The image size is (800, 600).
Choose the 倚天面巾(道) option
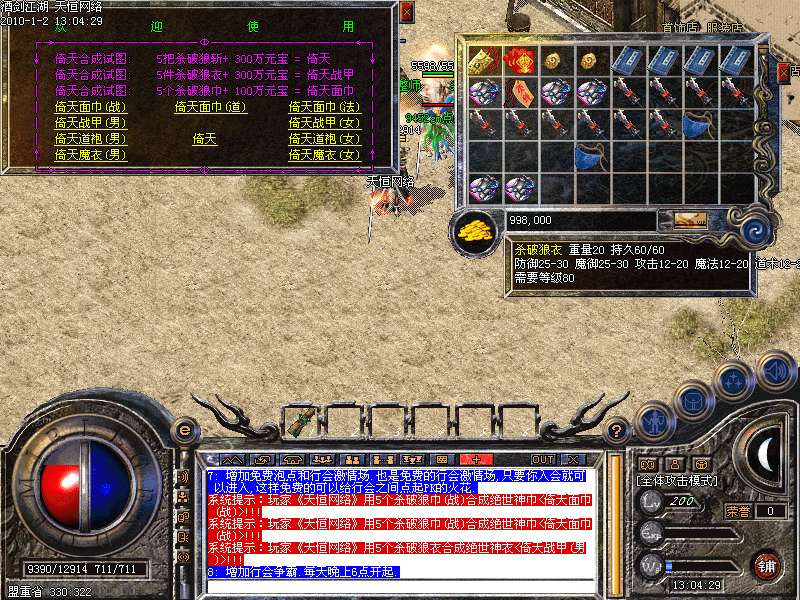point(210,107)
